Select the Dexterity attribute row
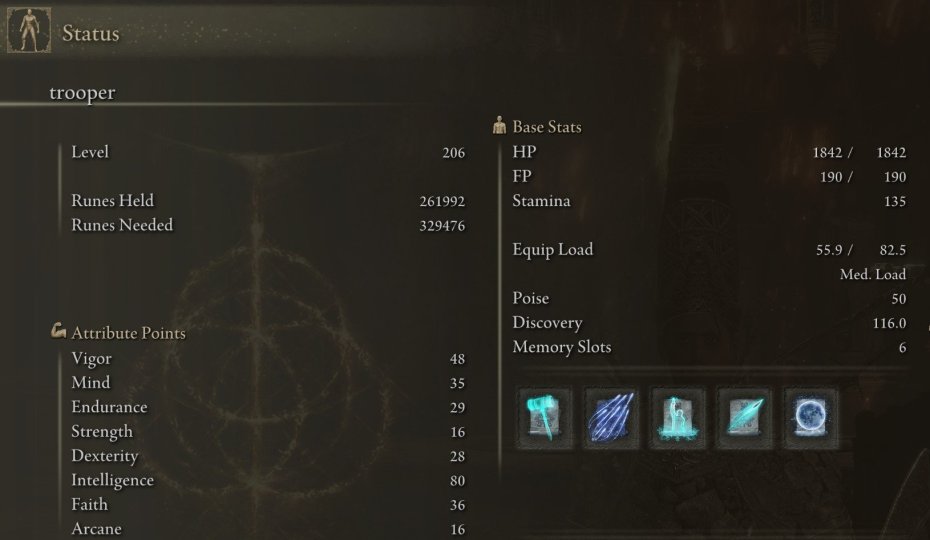930x540 pixels. [x=267, y=456]
